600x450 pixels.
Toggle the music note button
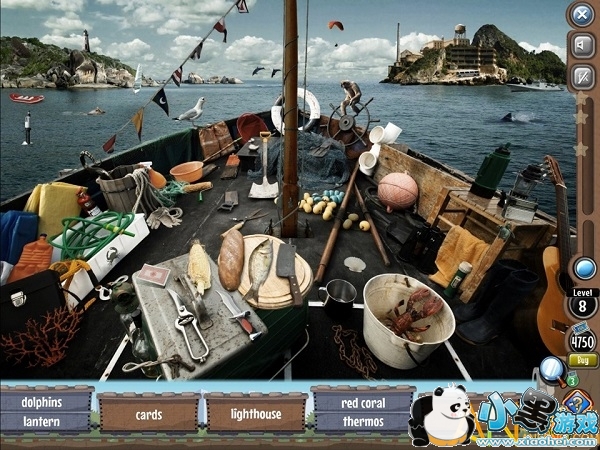point(582,76)
